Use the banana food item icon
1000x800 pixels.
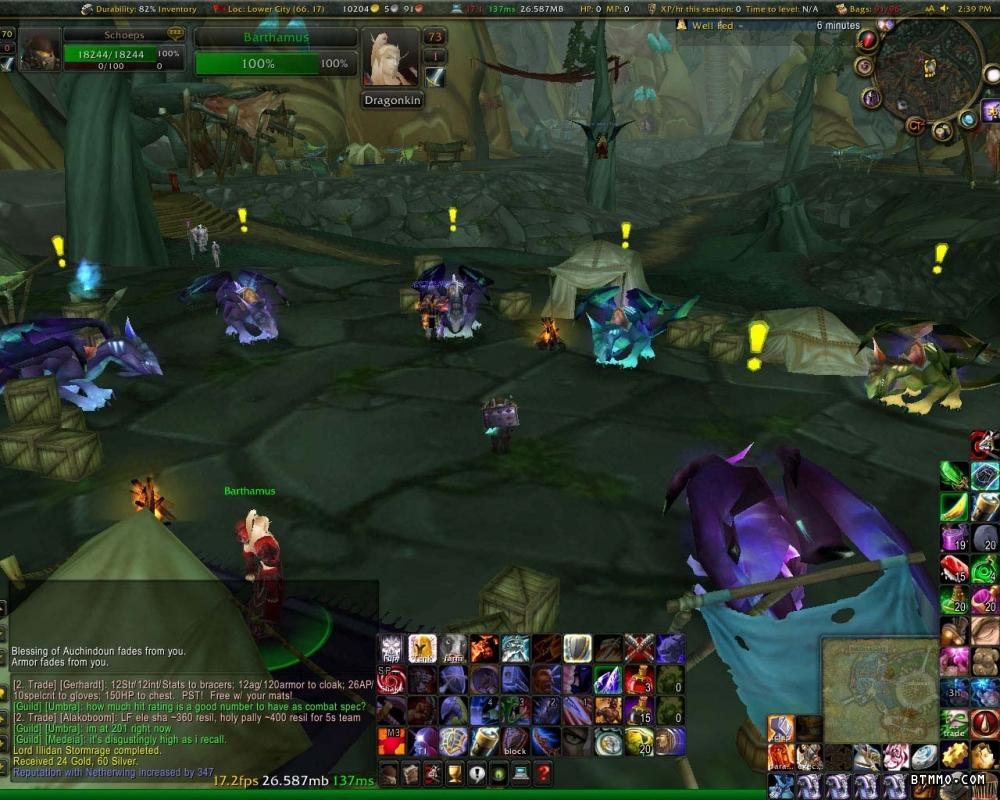click(955, 507)
